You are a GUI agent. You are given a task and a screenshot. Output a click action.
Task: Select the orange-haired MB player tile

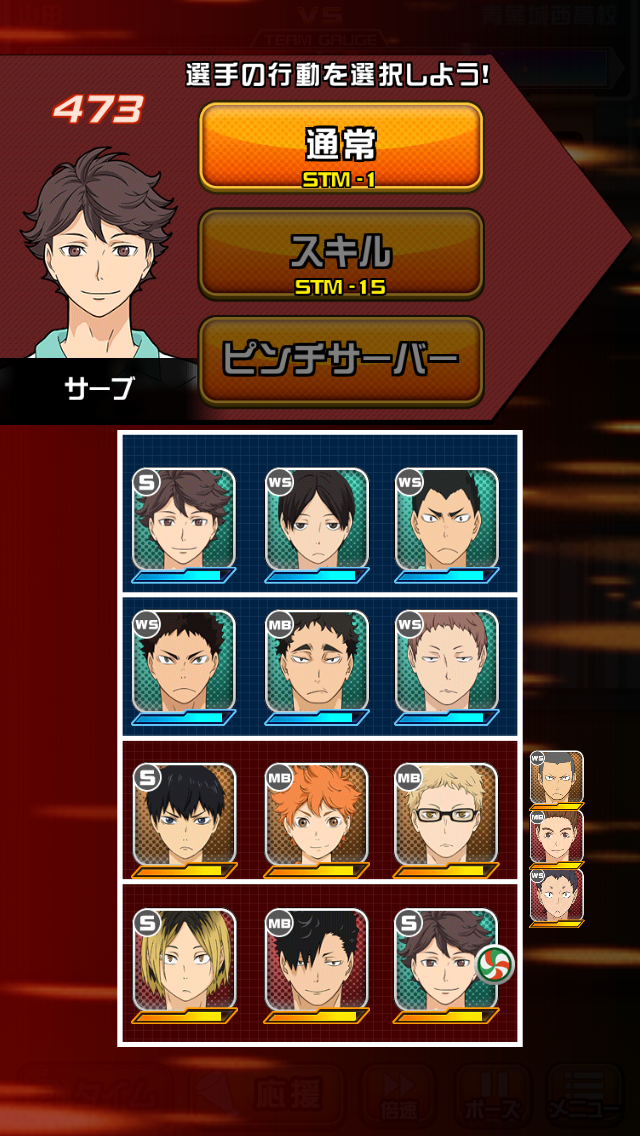317,814
